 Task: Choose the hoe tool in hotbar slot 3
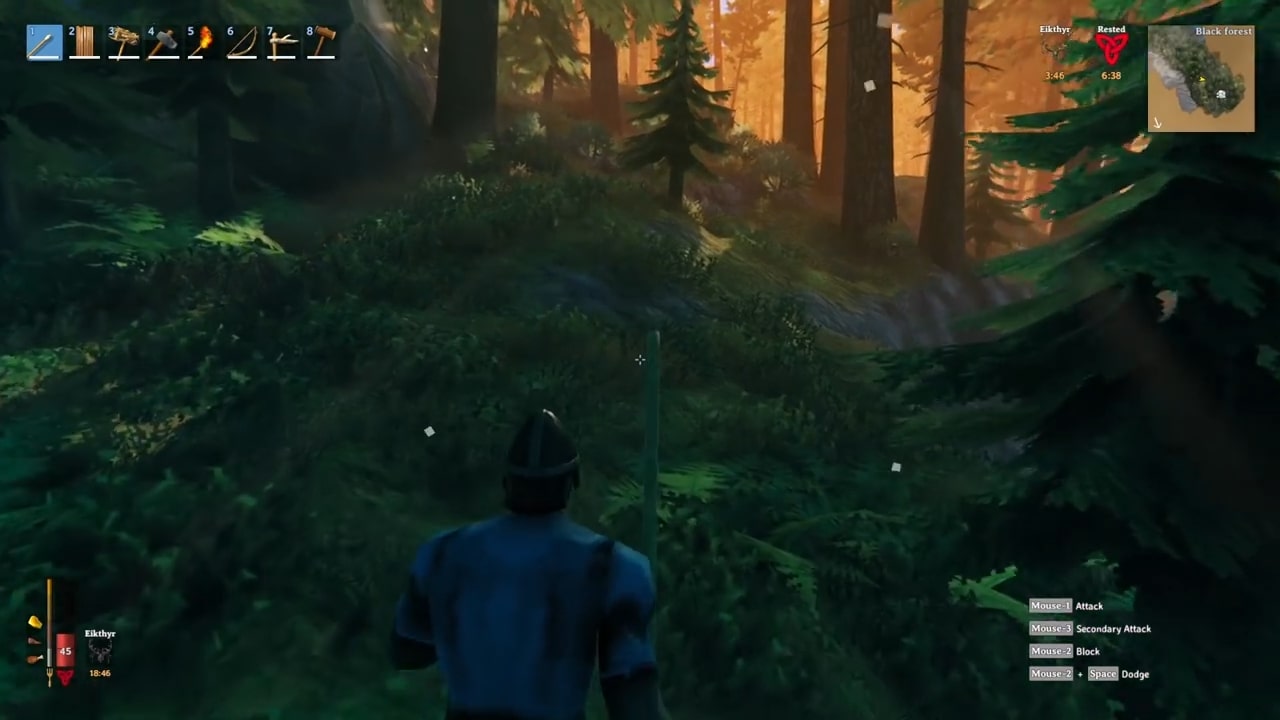pos(124,43)
